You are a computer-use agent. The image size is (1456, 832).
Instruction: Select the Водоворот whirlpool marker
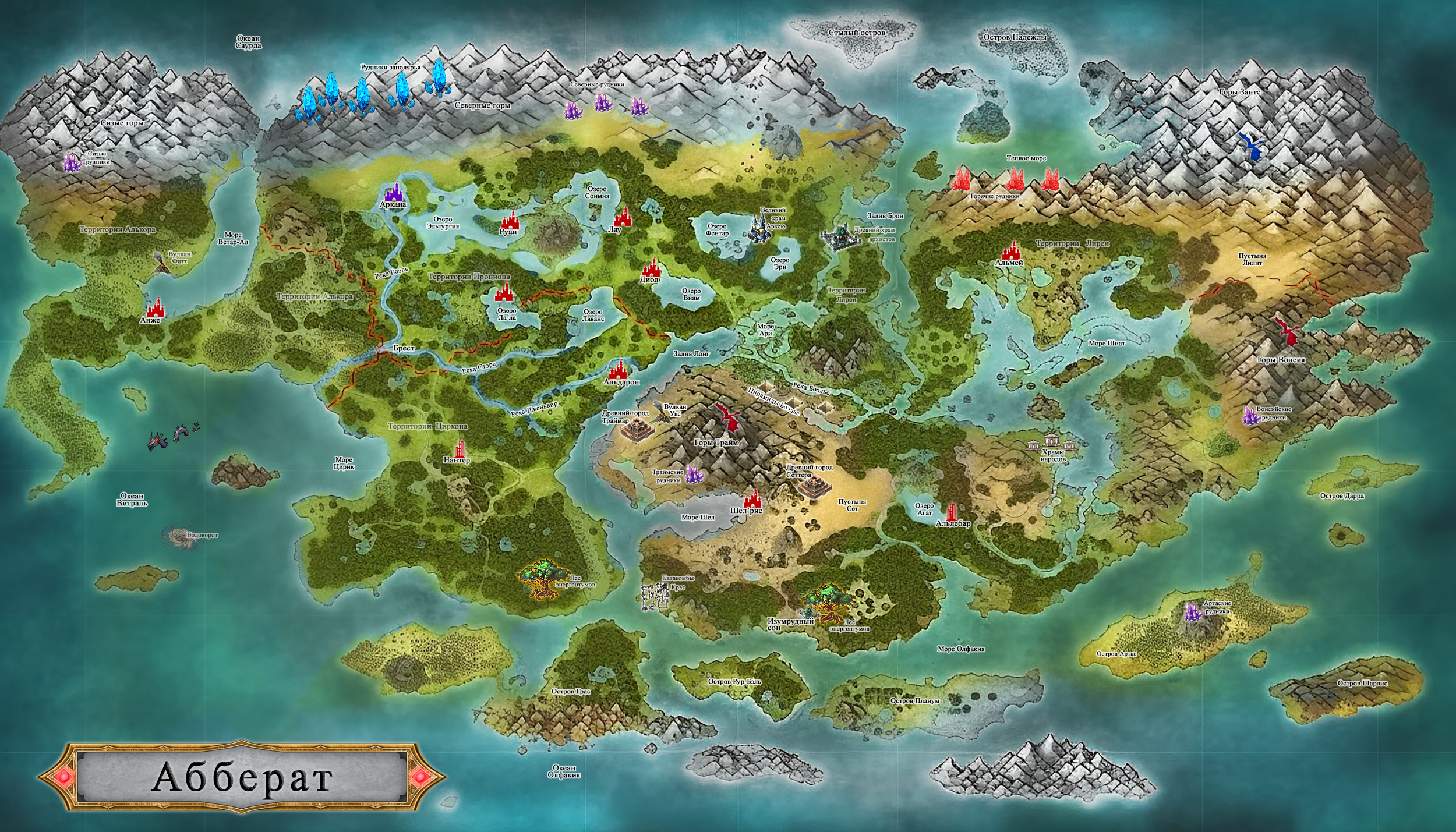click(176, 535)
